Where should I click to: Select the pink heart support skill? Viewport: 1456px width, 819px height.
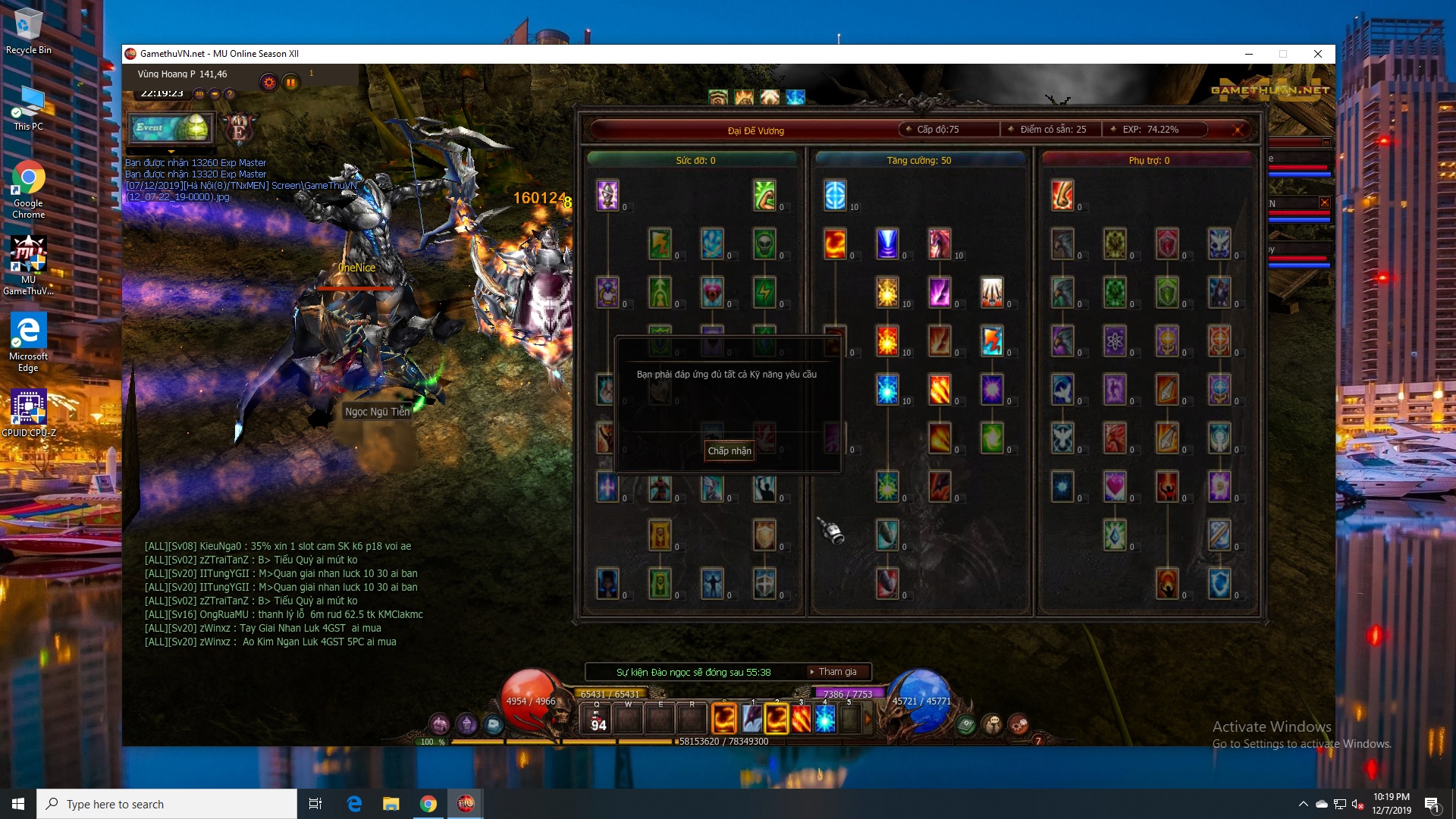[x=1115, y=486]
